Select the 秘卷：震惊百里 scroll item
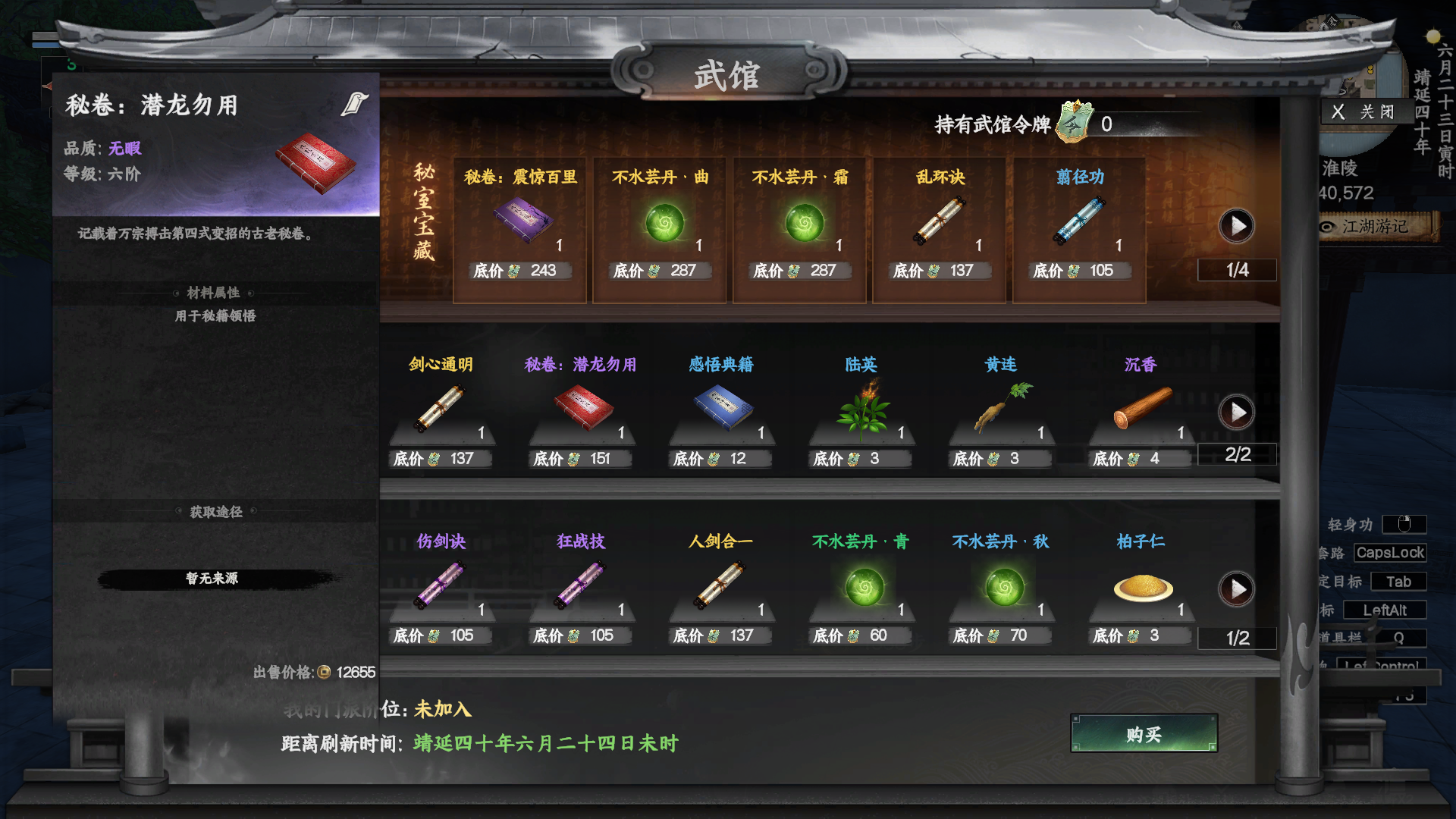Image resolution: width=1456 pixels, height=819 pixels. pos(520,220)
